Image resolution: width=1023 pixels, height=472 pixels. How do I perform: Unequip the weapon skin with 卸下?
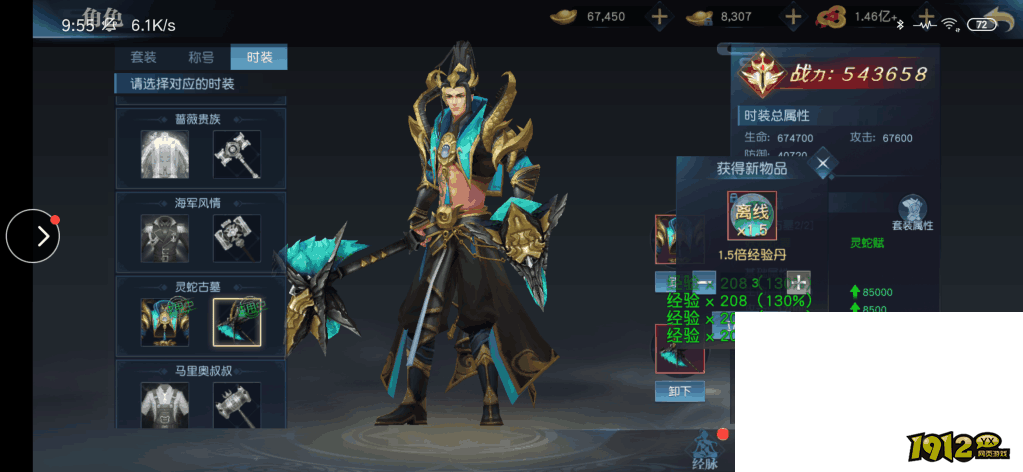[680, 390]
